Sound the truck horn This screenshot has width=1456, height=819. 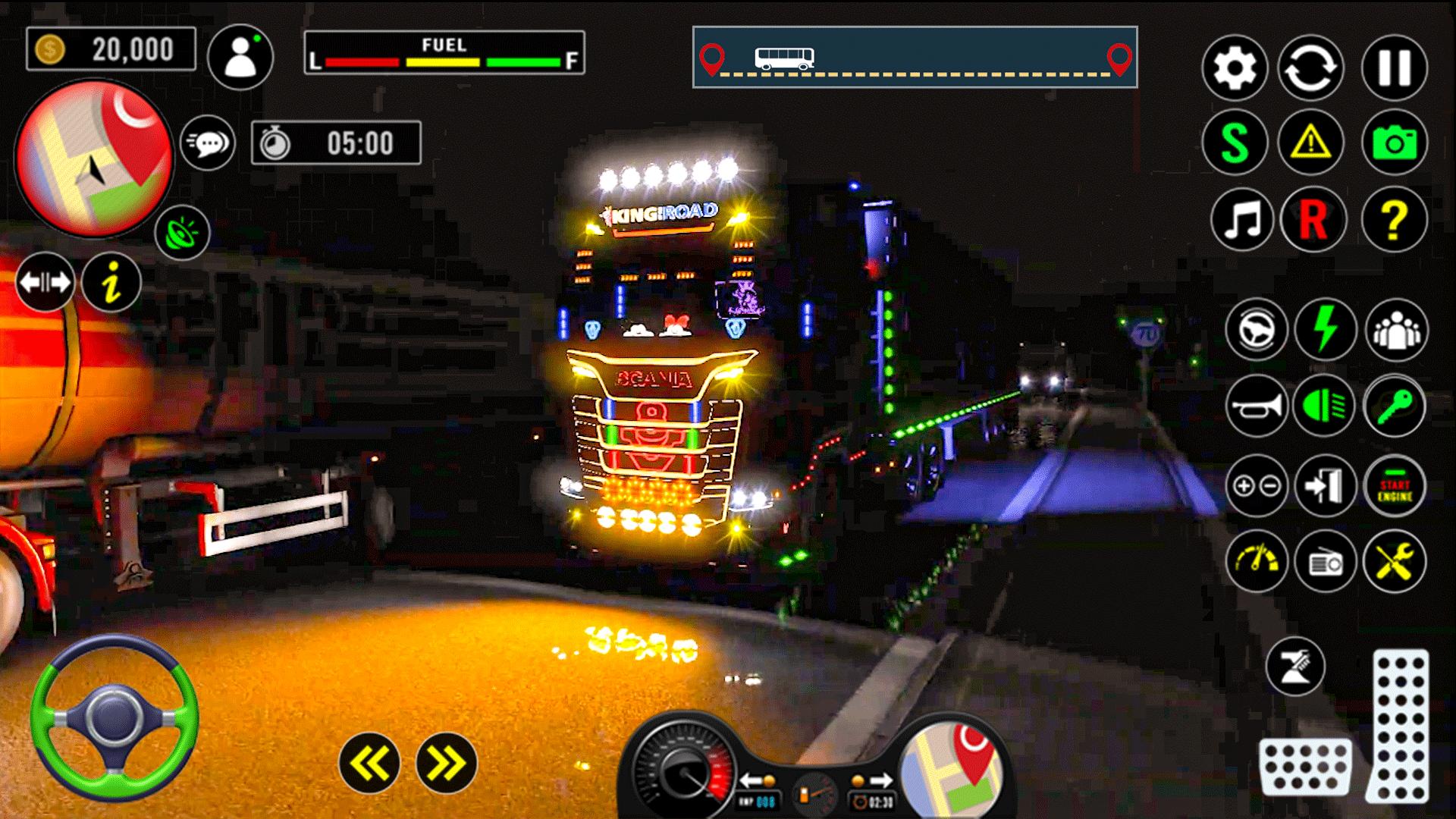pyautogui.click(x=1256, y=406)
